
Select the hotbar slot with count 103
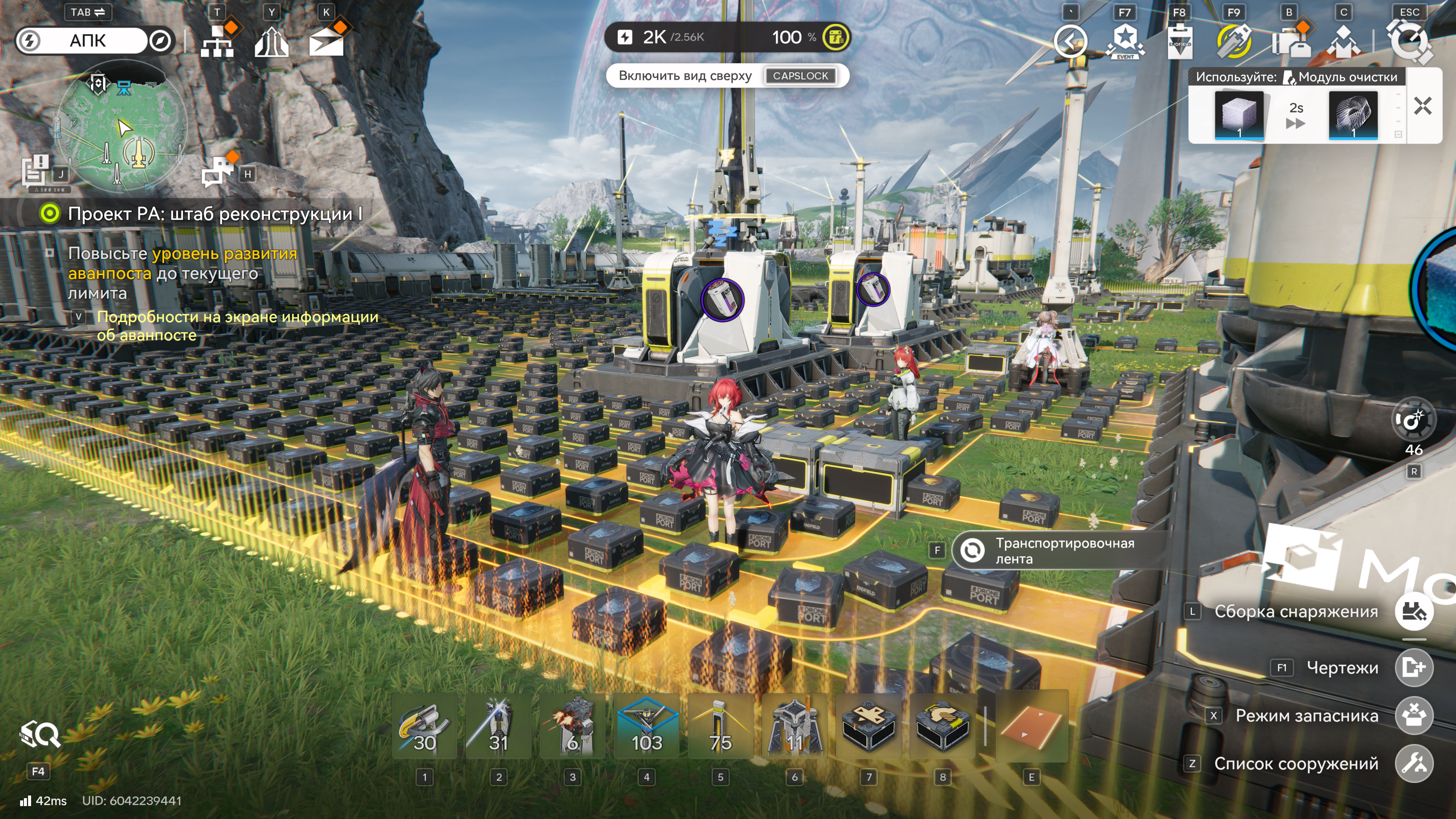pos(646,728)
